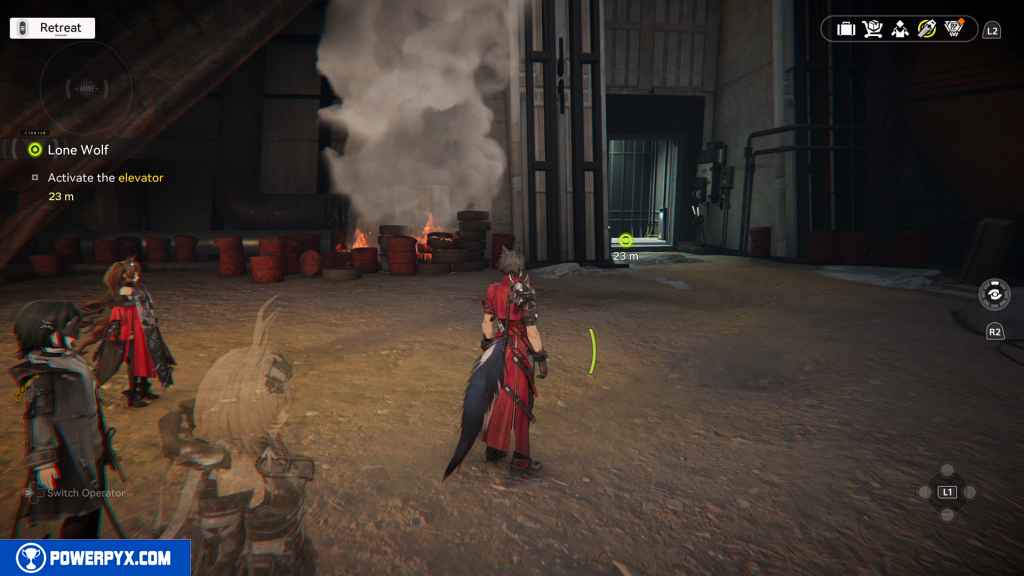Visit the PowerPyx.com watermark logo

click(x=95, y=558)
